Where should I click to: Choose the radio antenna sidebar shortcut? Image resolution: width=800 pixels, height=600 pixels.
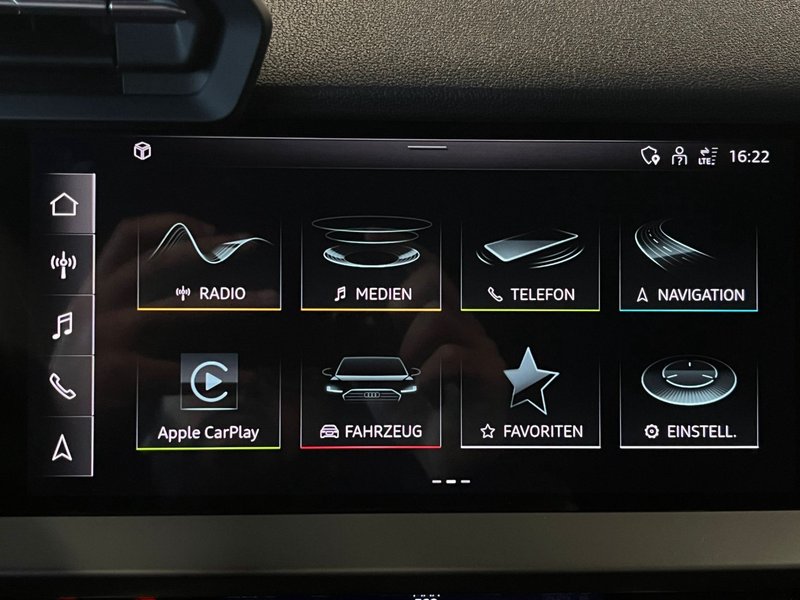click(x=64, y=265)
